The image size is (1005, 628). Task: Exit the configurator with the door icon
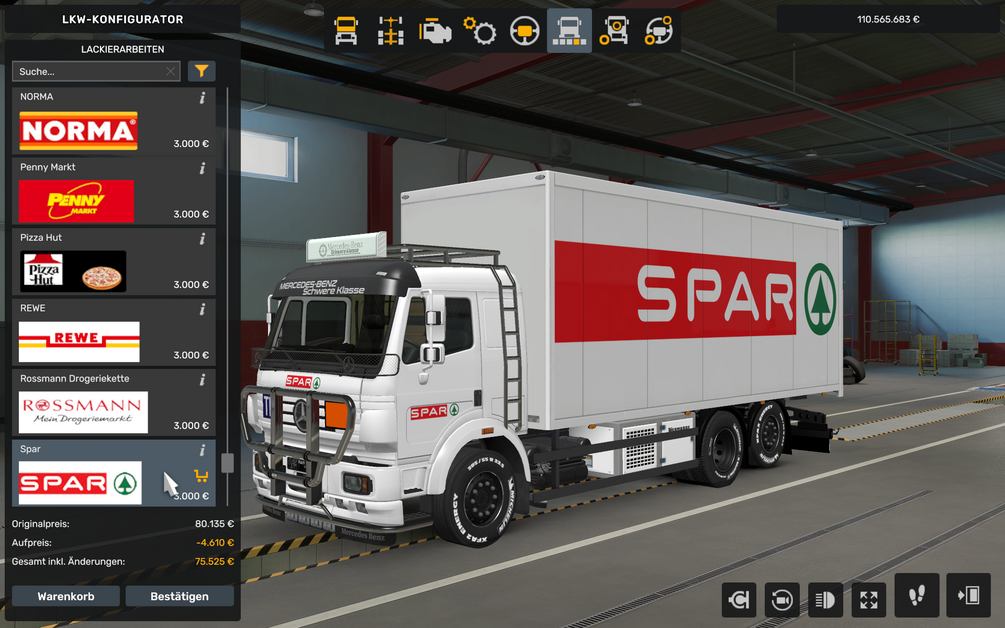(967, 597)
